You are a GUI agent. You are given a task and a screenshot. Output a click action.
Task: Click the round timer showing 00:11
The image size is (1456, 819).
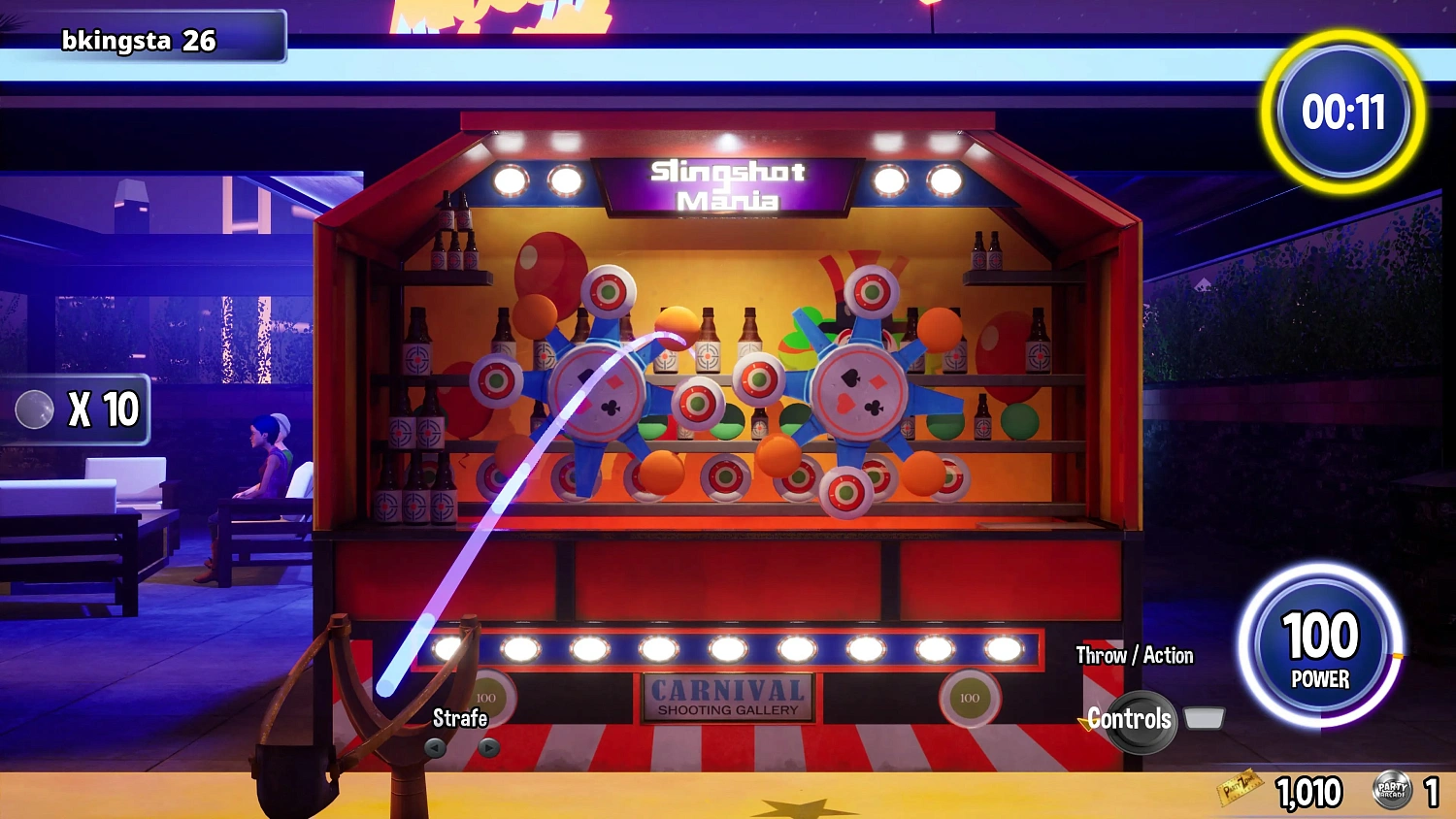click(1343, 113)
